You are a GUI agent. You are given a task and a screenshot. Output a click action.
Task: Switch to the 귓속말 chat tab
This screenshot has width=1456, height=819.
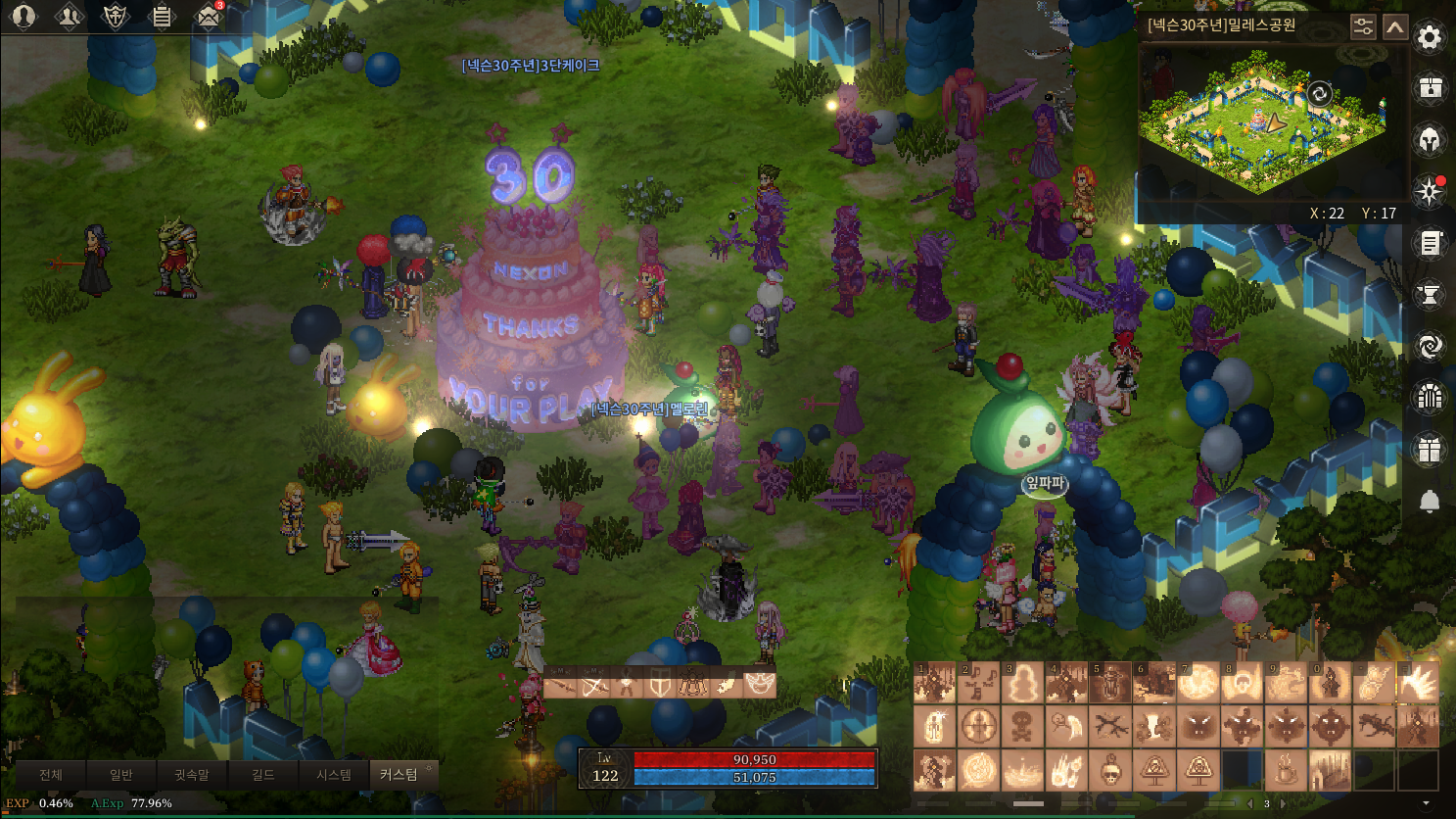click(192, 775)
